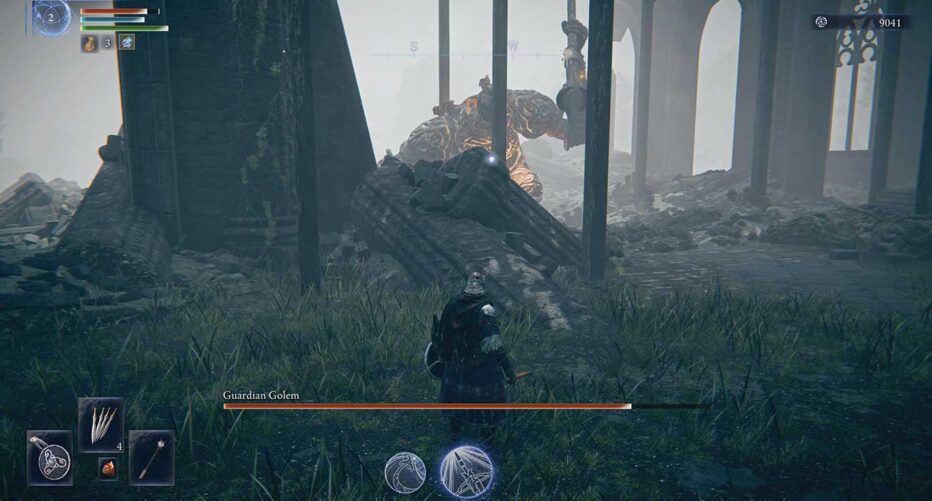
Task: Choose the mace weapon slot
Action: (x=151, y=457)
